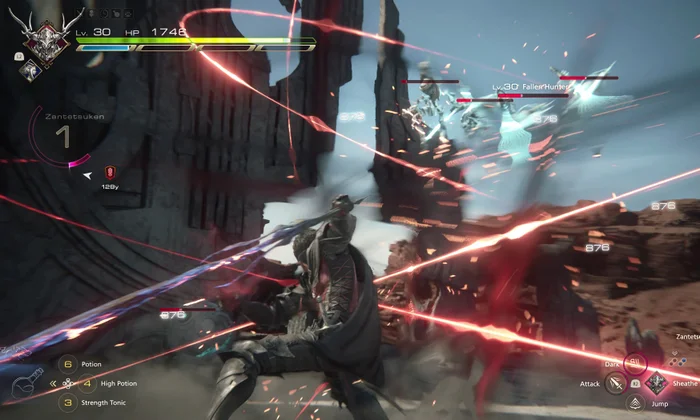The height and width of the screenshot is (420, 700).
Task: Click the red quest objective marker
Action: pos(108,172)
